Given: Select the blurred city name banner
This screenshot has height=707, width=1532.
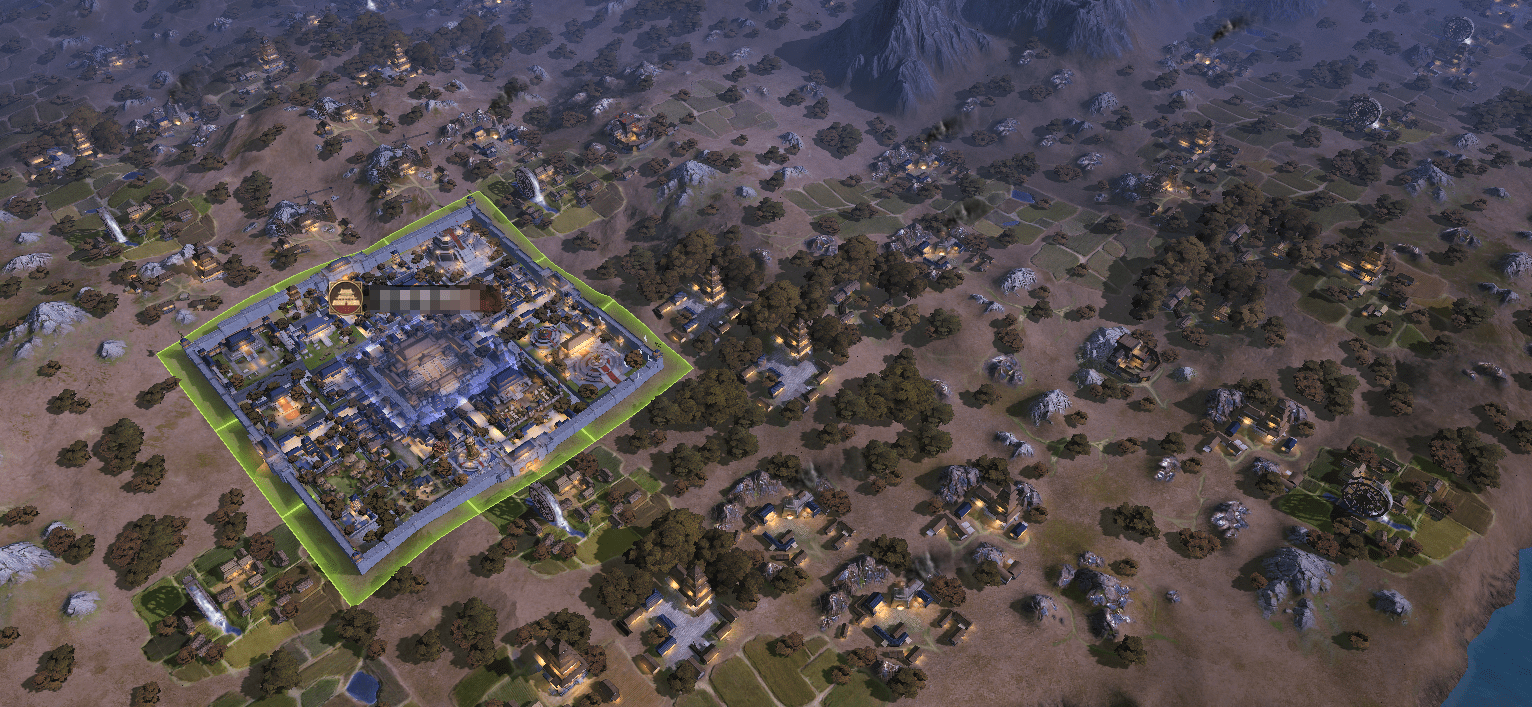Looking at the screenshot, I should pyautogui.click(x=430, y=298).
